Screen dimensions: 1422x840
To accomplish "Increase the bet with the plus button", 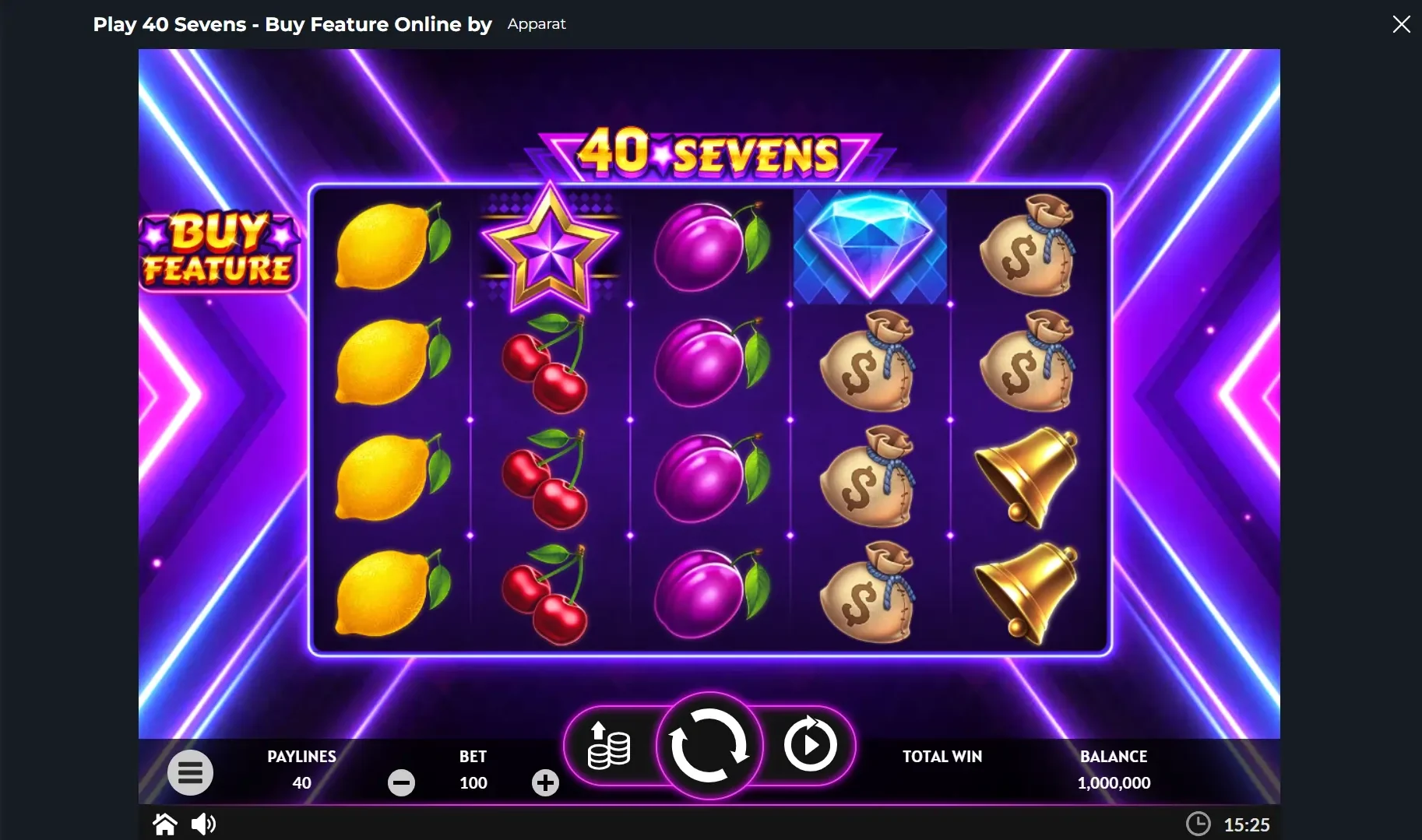I will (545, 783).
